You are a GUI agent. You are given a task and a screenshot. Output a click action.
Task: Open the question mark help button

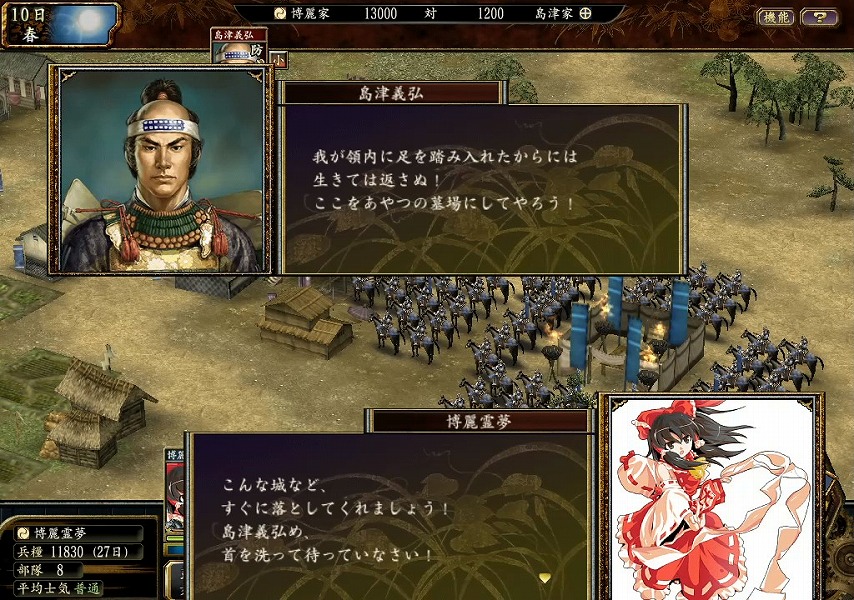[x=819, y=17]
